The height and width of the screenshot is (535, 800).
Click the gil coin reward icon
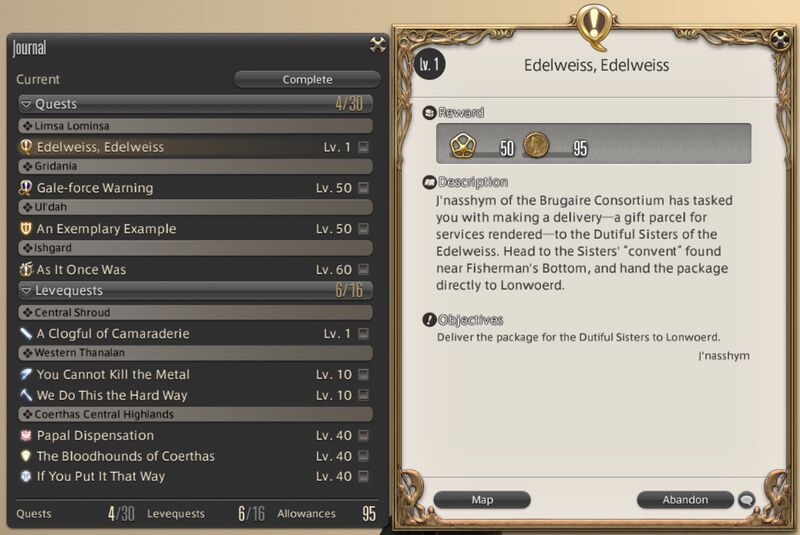click(x=537, y=146)
